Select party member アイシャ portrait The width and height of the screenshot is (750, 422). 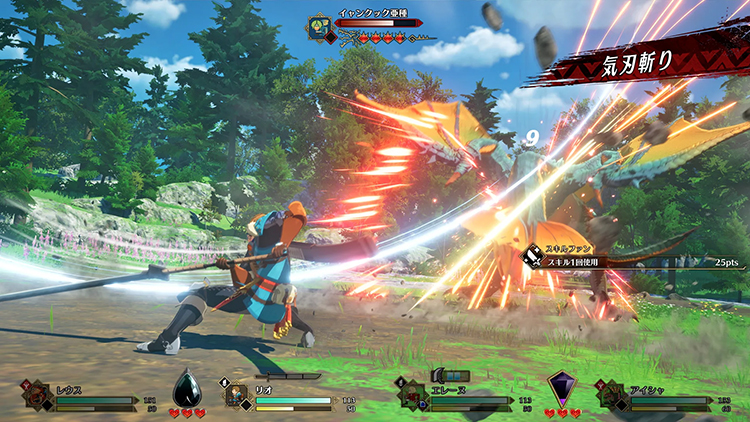(x=612, y=394)
